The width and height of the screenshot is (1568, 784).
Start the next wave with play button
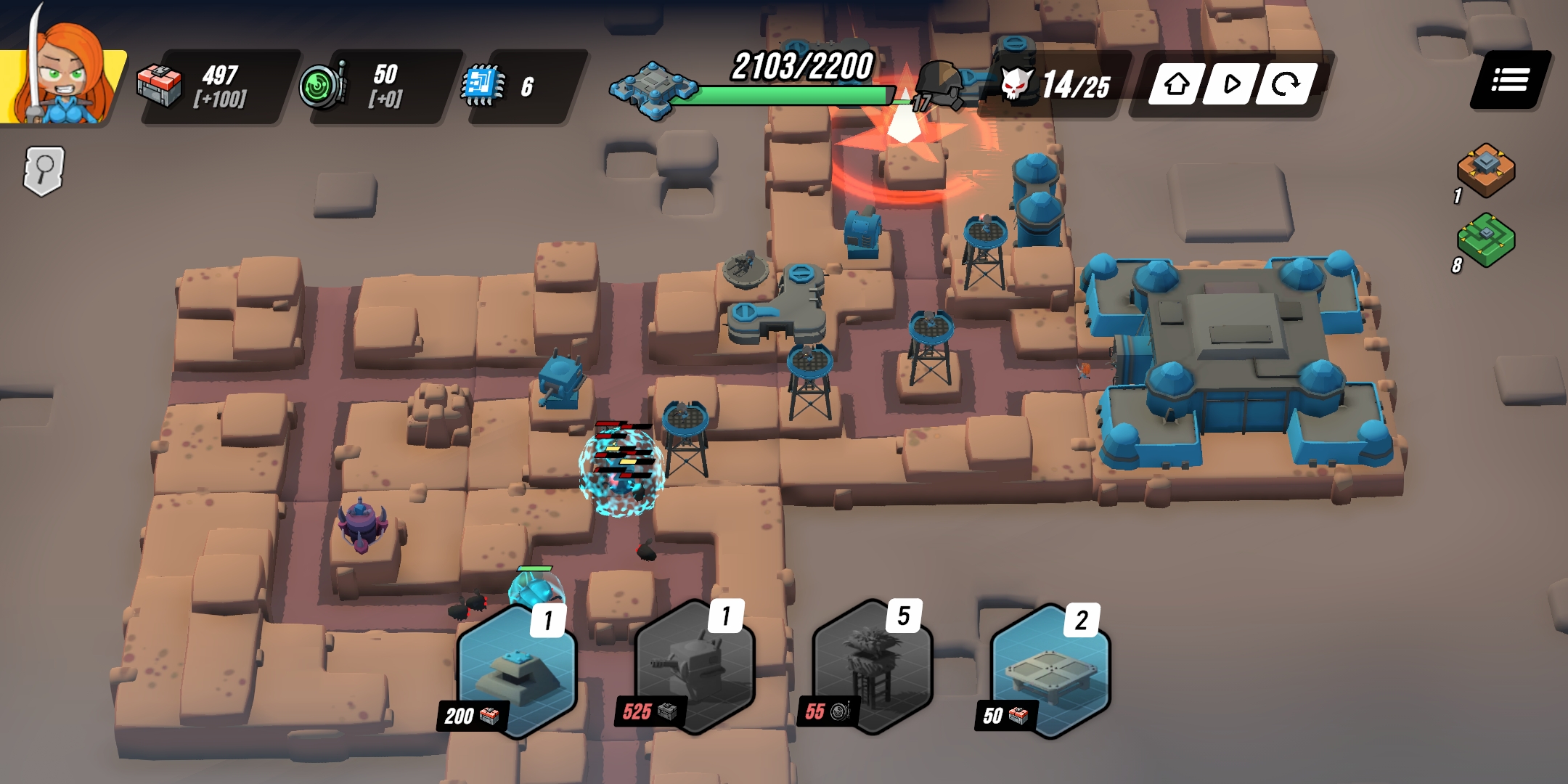point(1231,84)
